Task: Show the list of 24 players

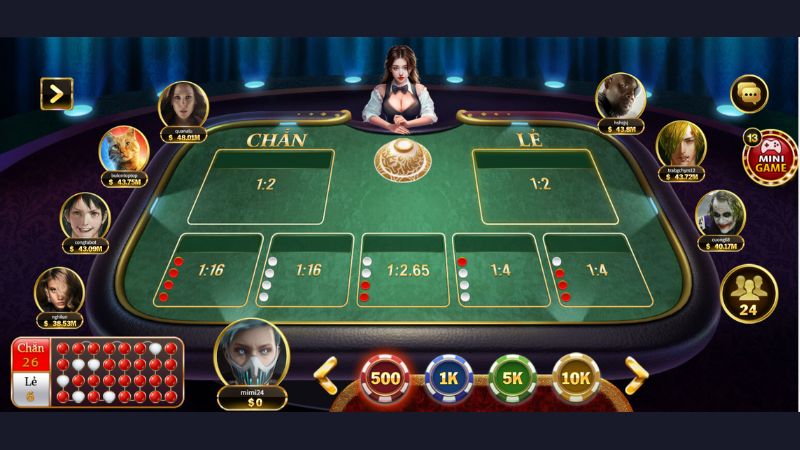Action: (748, 292)
